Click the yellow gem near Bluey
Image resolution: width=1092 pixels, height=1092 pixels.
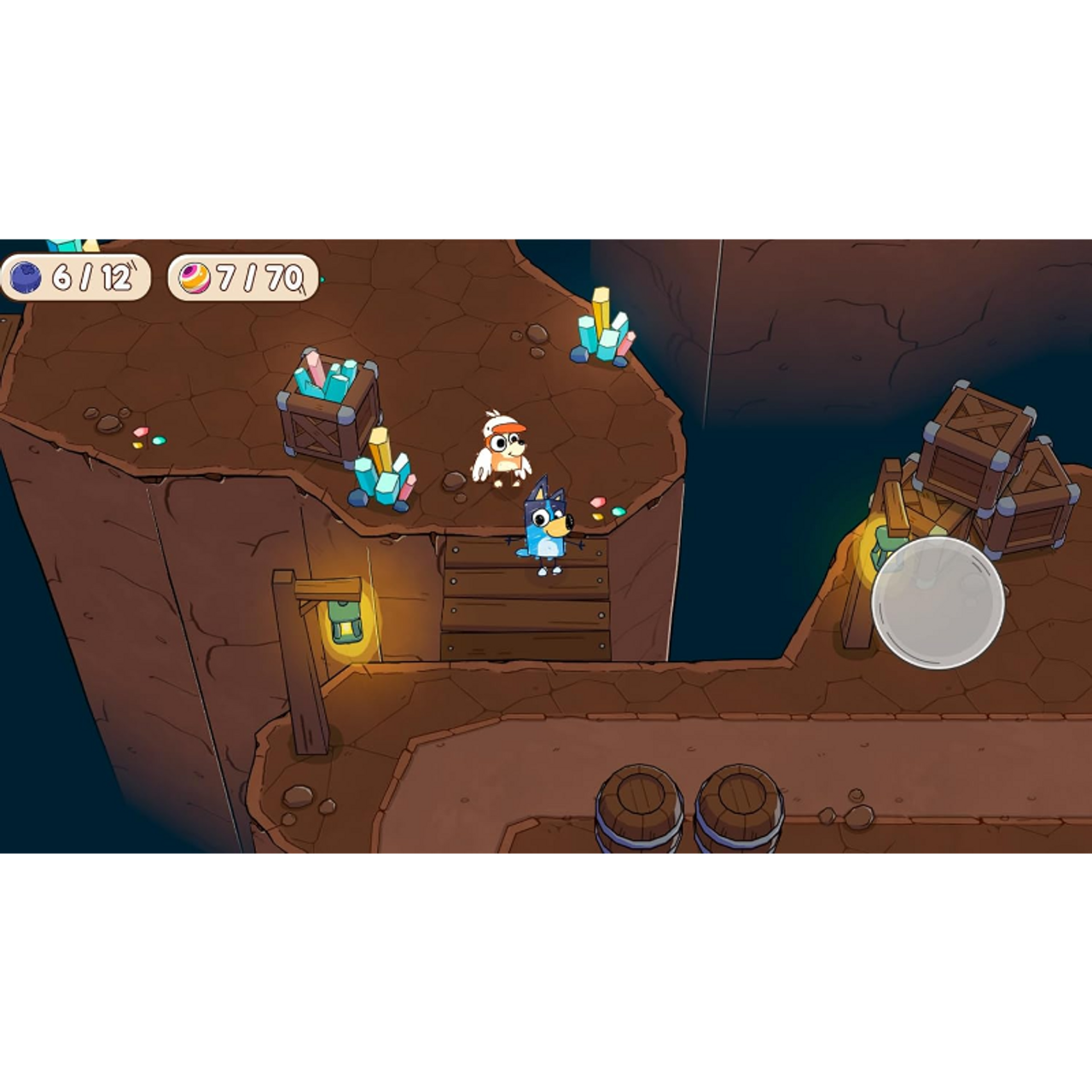pyautogui.click(x=597, y=516)
